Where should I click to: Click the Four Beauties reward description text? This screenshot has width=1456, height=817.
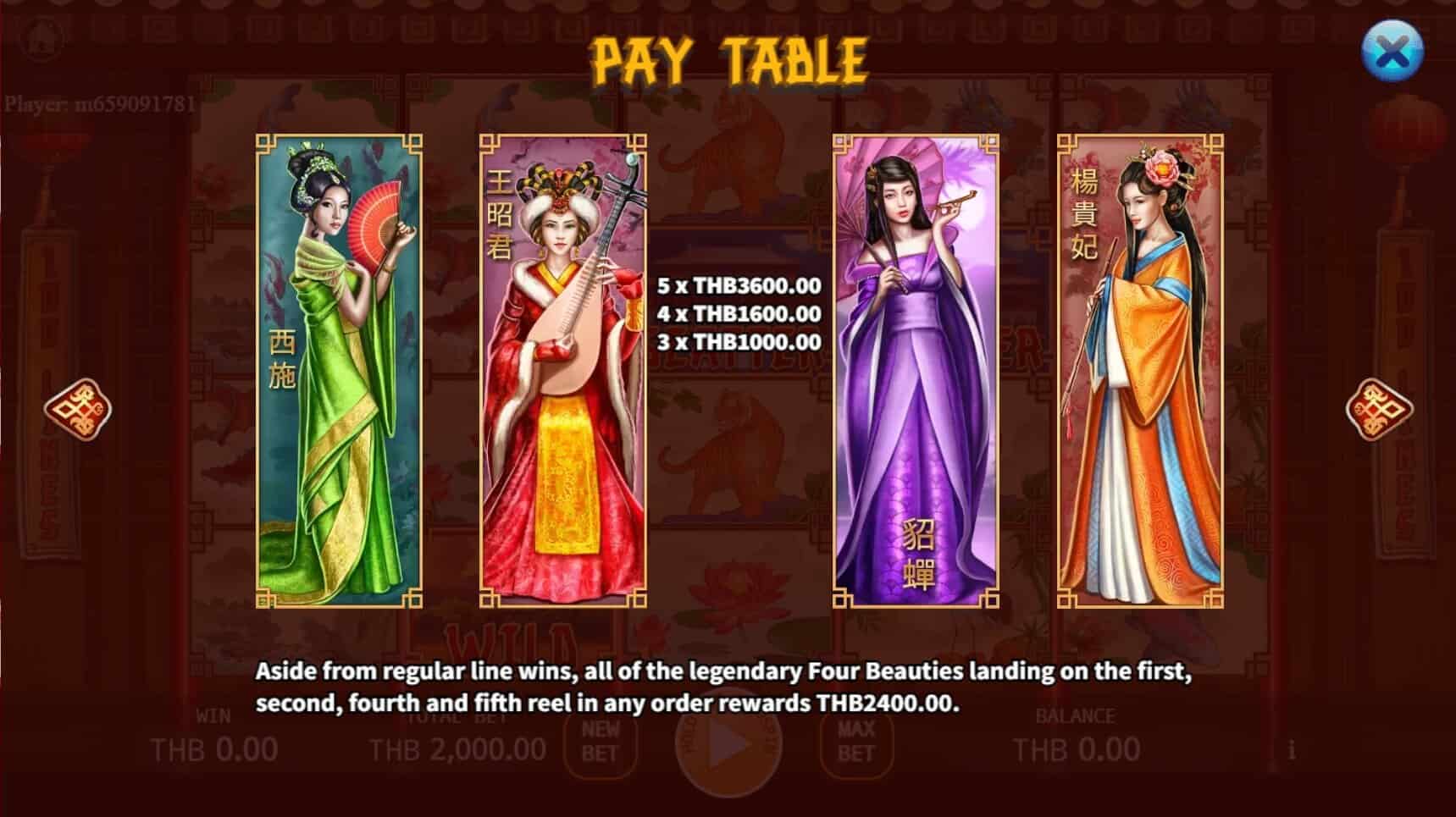point(728,686)
